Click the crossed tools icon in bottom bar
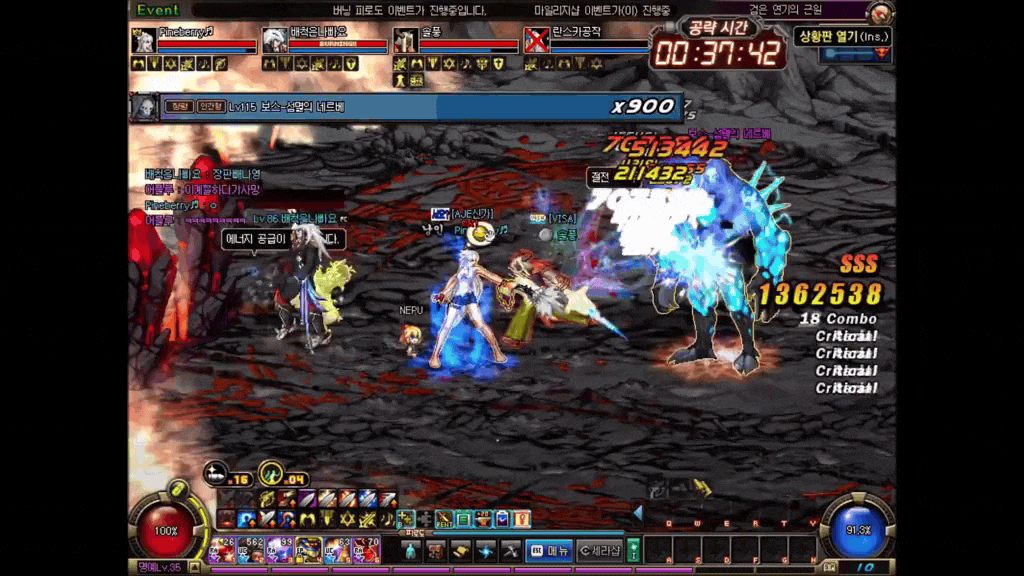Viewport: 1024px width, 576px height. (511, 550)
